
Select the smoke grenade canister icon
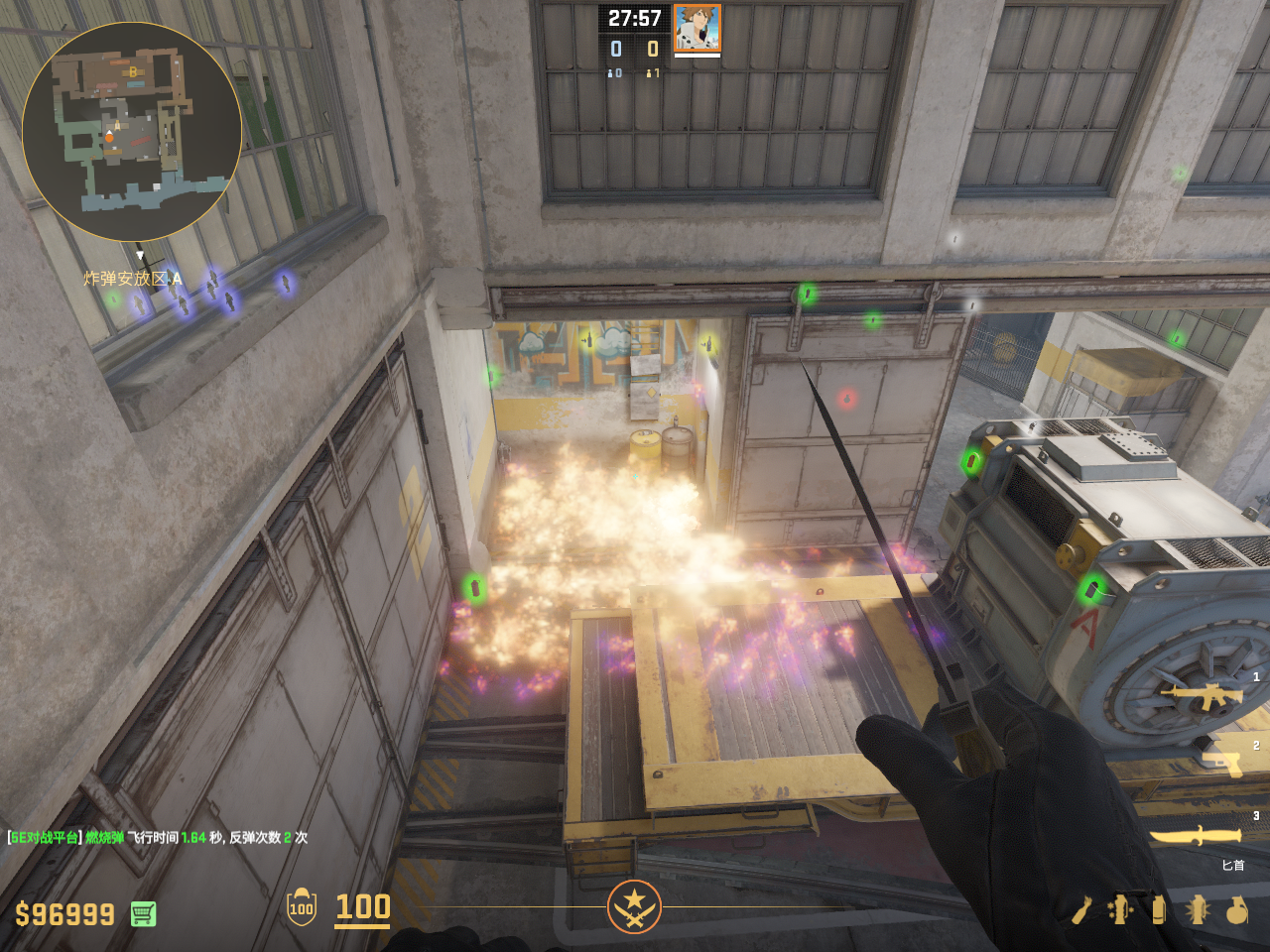point(1158,909)
